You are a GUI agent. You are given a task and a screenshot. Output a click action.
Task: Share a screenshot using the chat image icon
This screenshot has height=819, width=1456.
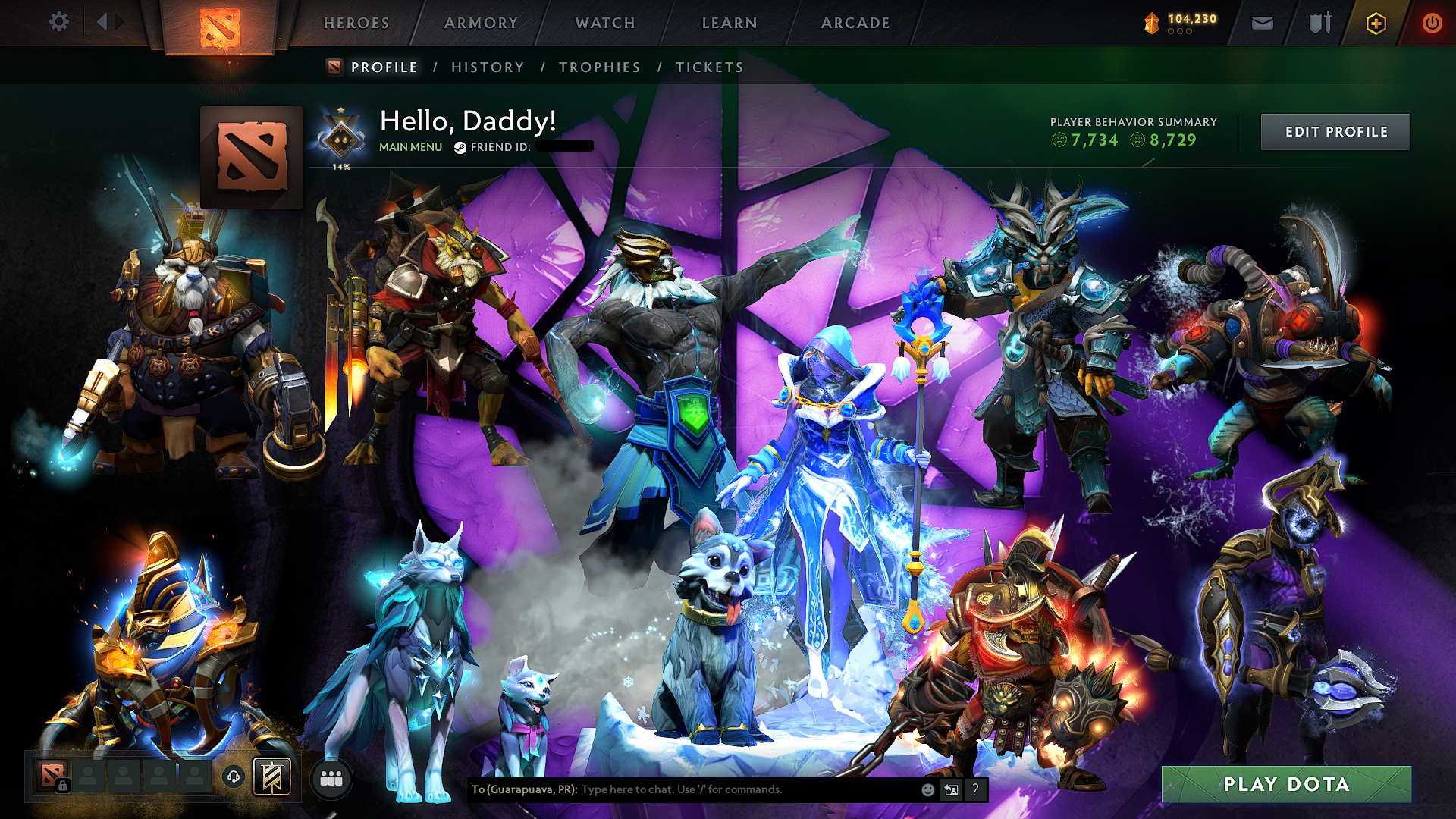(951, 789)
